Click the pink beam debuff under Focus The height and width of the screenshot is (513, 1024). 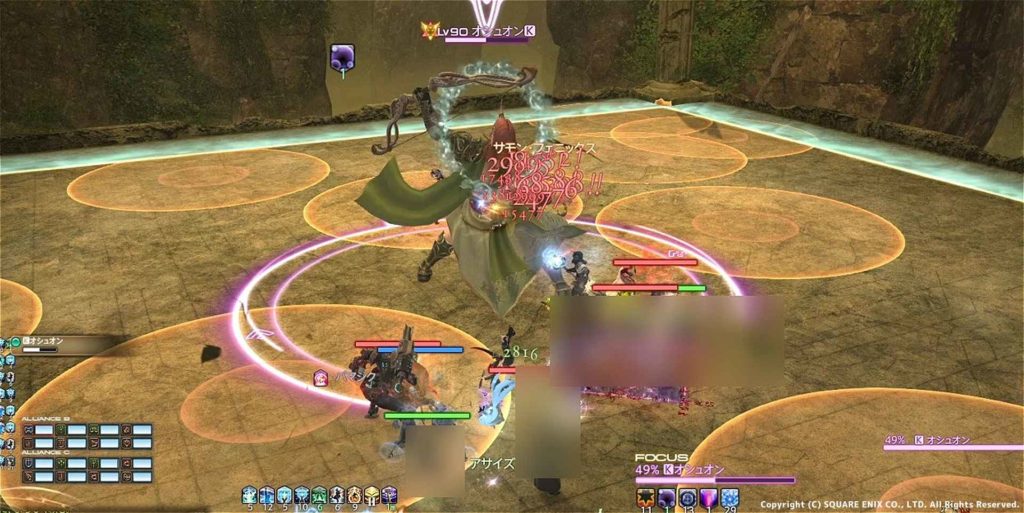point(709,497)
